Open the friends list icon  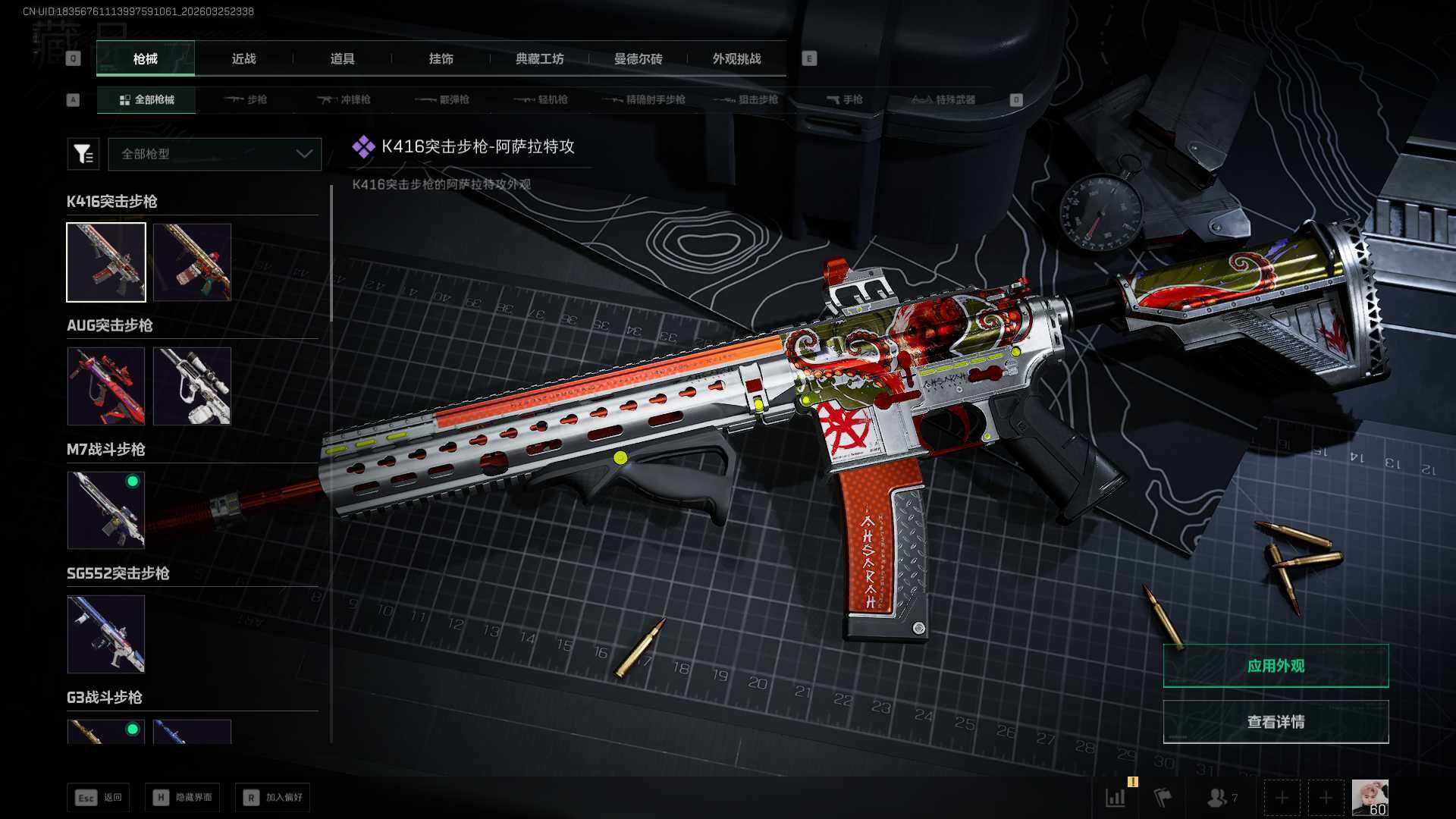point(1219,798)
